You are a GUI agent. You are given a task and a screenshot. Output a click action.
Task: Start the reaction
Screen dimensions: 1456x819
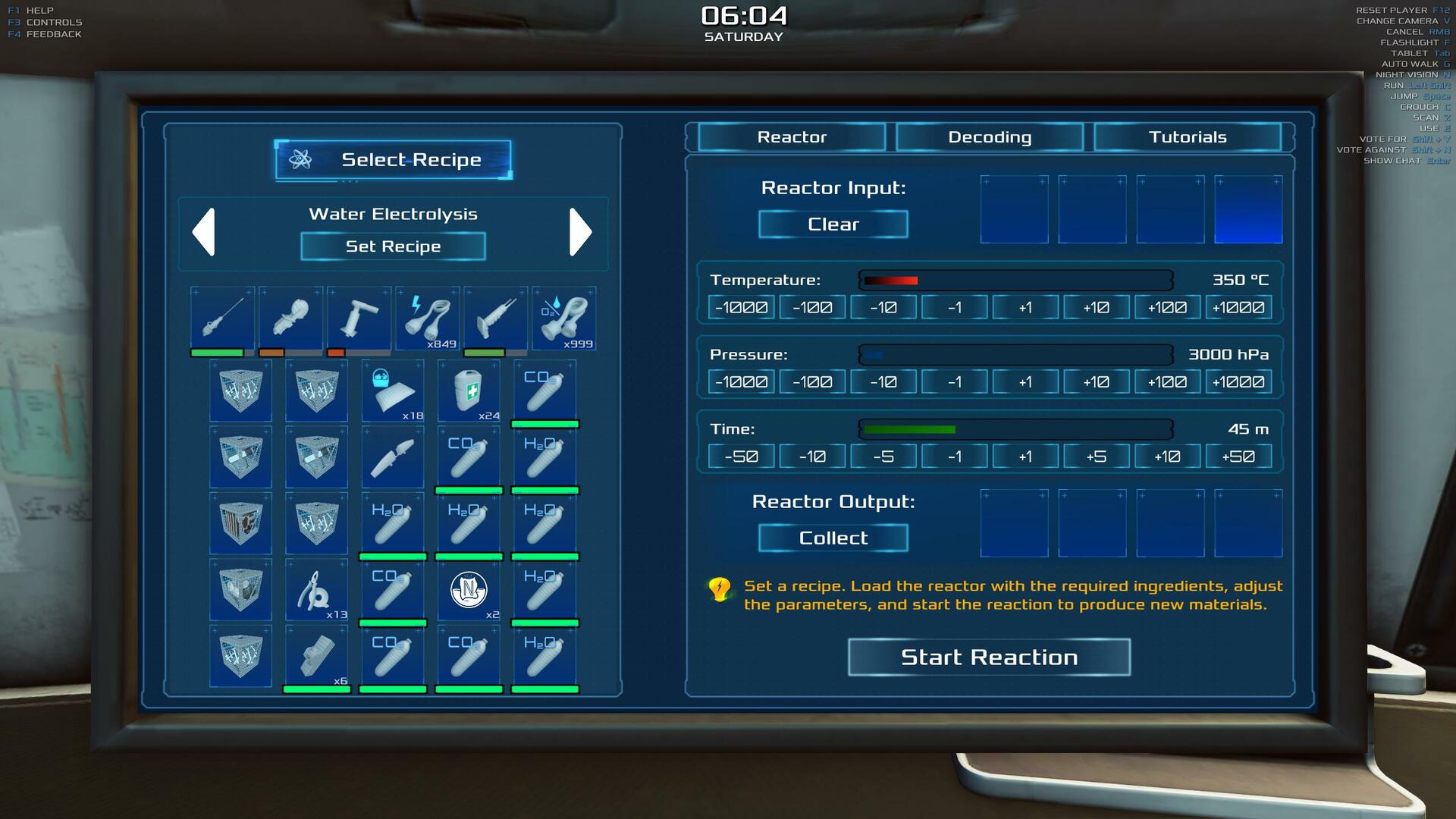(x=989, y=657)
